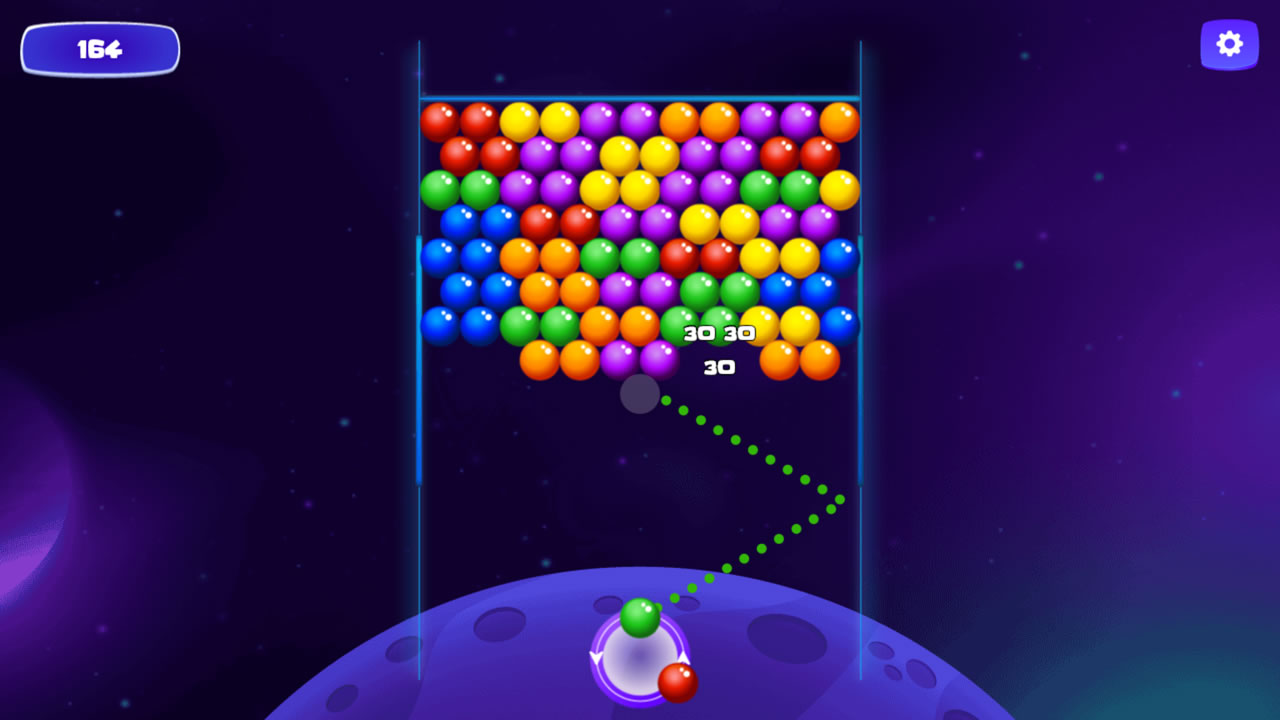Screen dimensions: 1280x720
Task: Click the grey aim guide circle below the bubbles
Action: pos(640,396)
